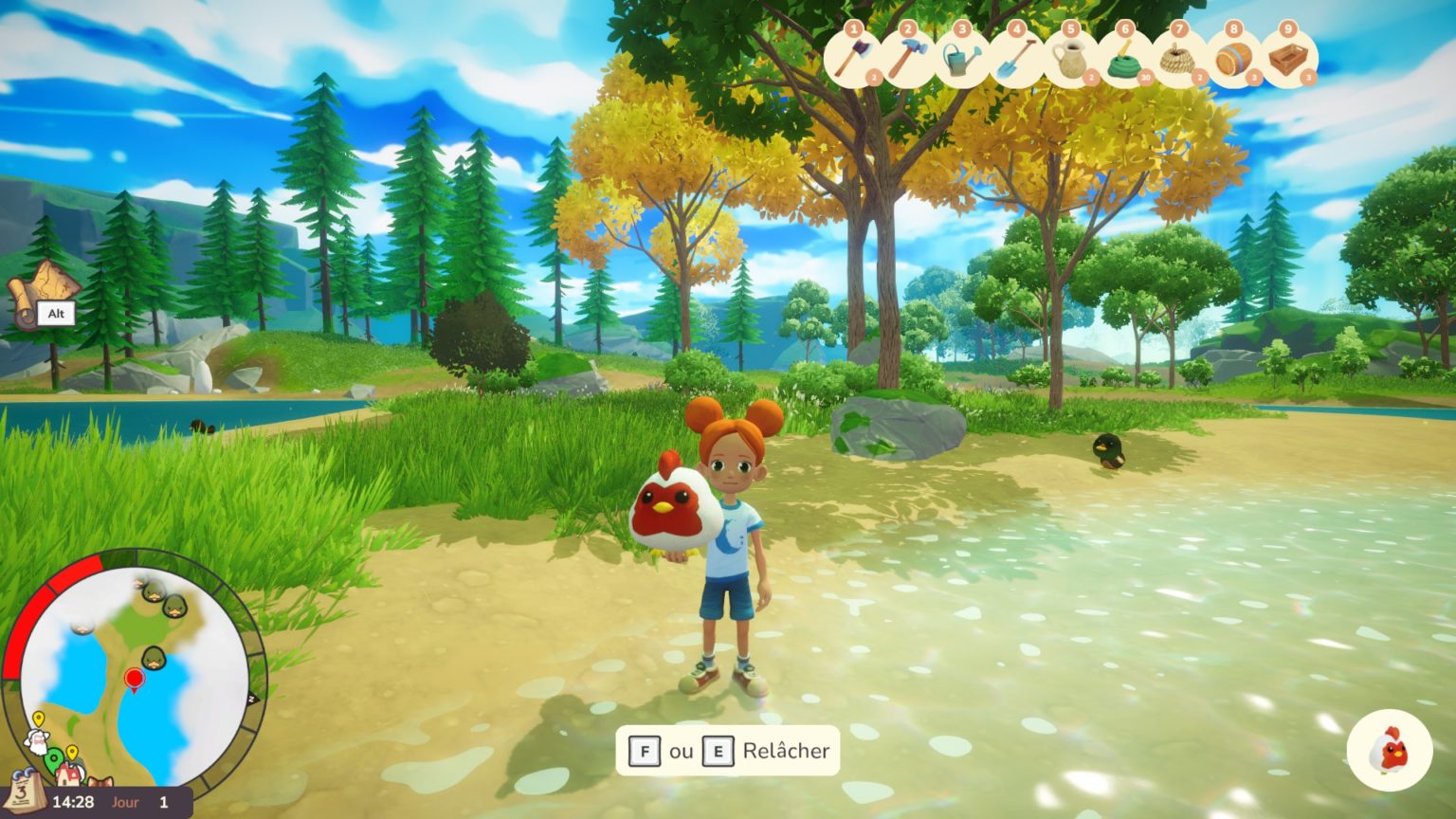The width and height of the screenshot is (1456, 819).
Task: Choose the watering can slot
Action: 962,58
